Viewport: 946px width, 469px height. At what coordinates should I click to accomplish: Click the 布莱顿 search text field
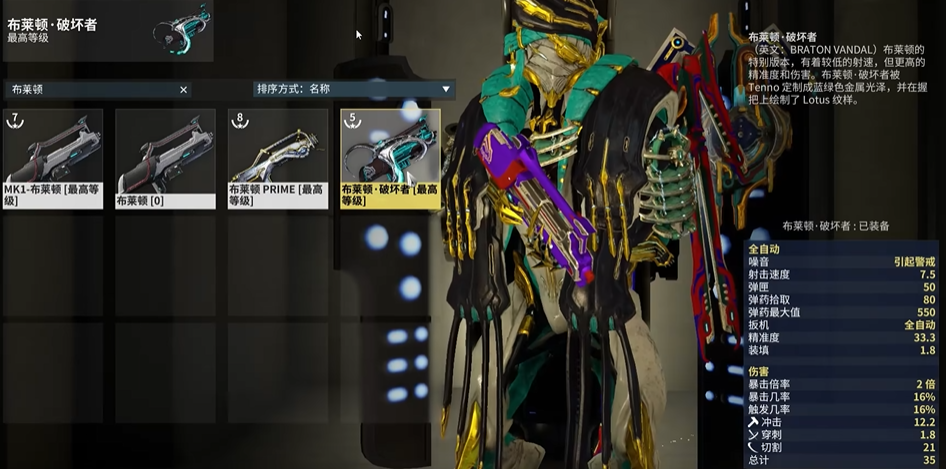(x=90, y=90)
